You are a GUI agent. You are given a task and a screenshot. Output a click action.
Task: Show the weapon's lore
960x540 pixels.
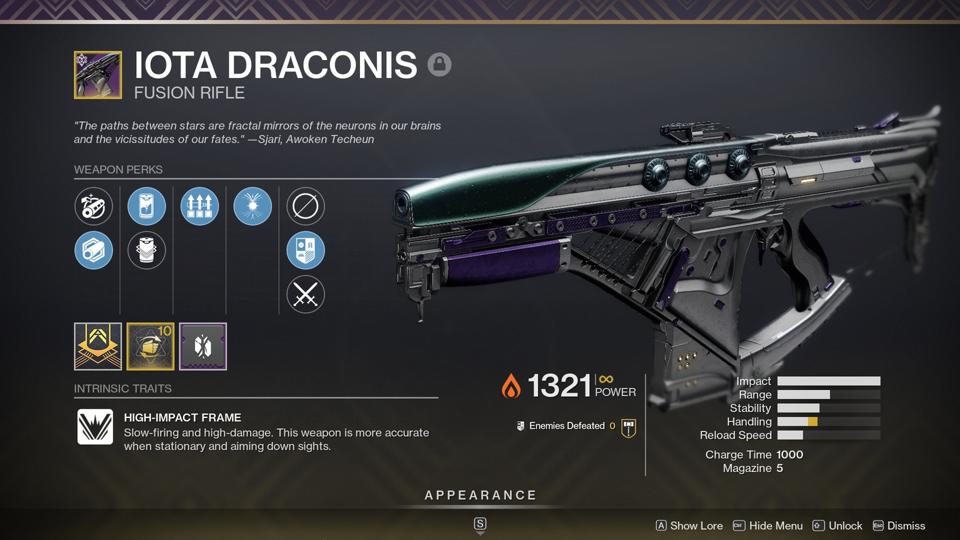pyautogui.click(x=689, y=525)
